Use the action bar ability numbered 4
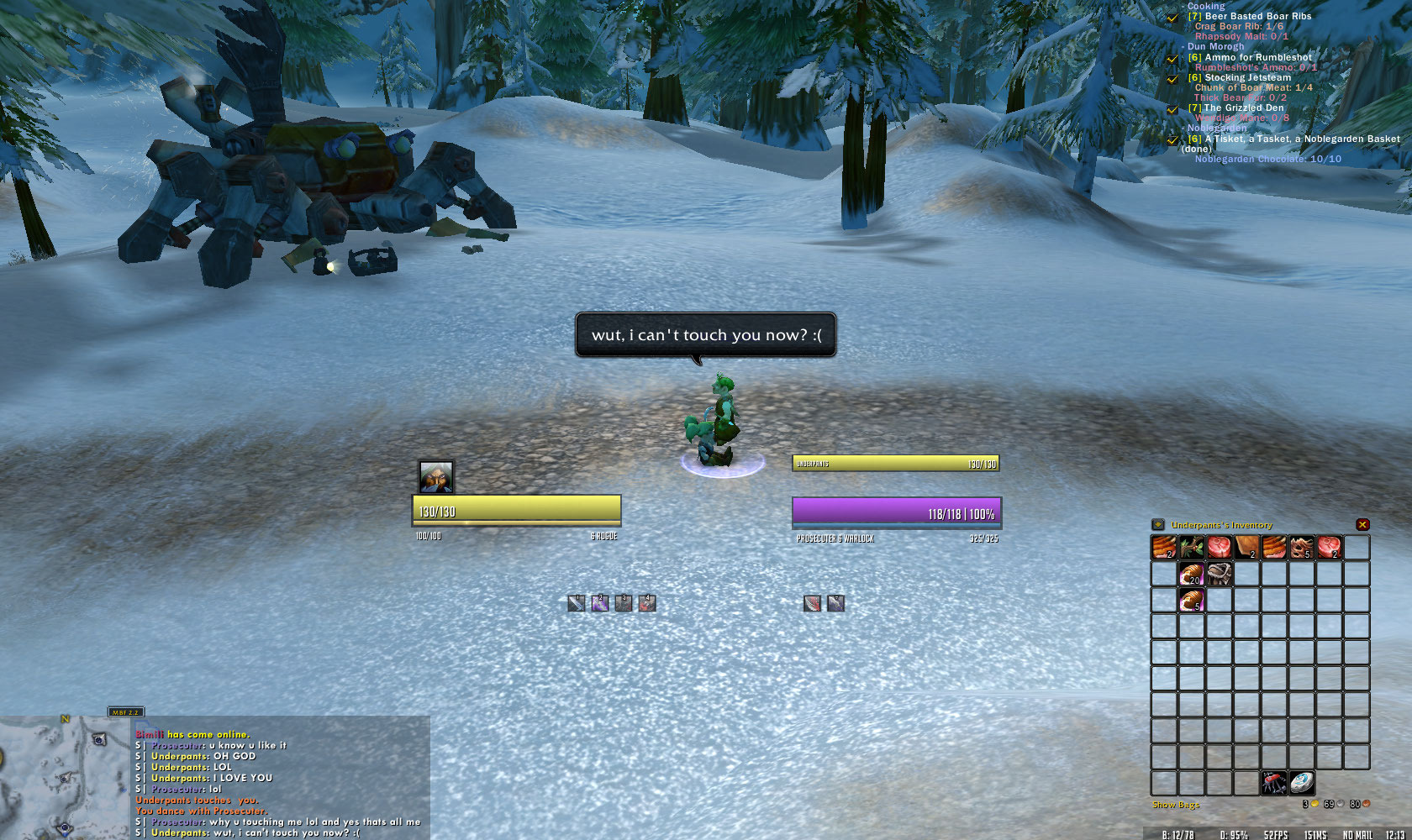The width and height of the screenshot is (1412, 840). point(646,603)
